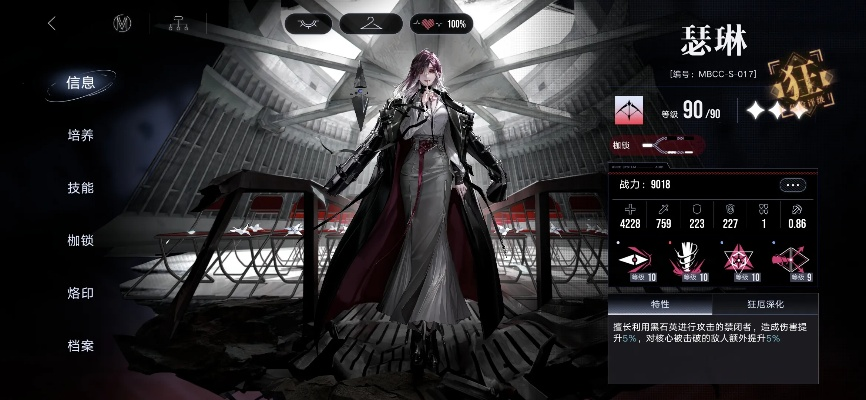Image resolution: width=866 pixels, height=400 pixels.
Task: Switch to the 技能 section
Action: [80, 188]
